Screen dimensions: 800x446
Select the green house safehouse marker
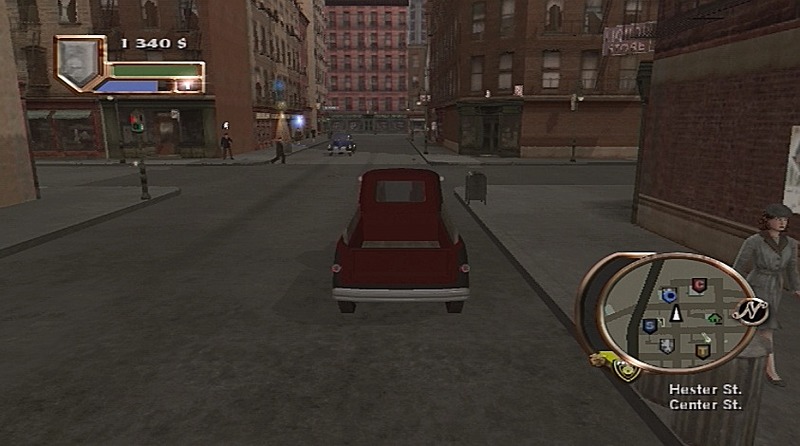point(714,319)
